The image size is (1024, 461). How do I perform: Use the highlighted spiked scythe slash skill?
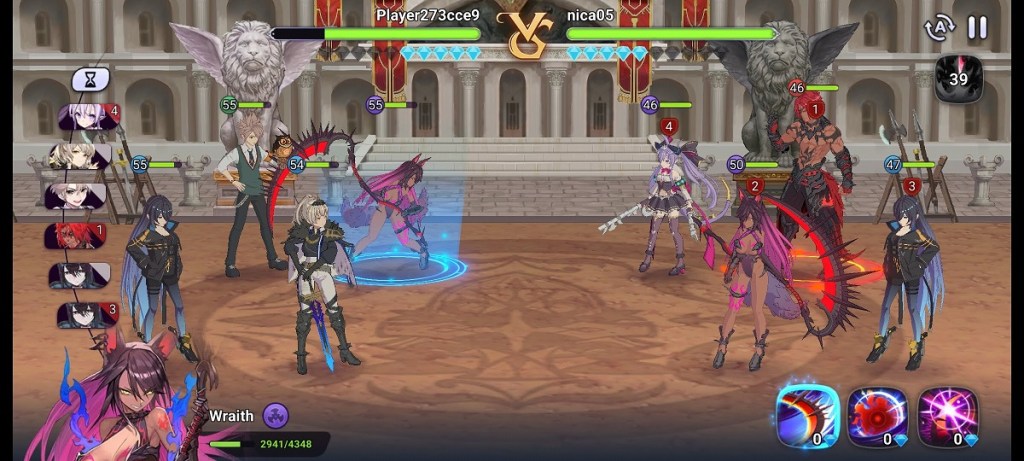click(x=807, y=416)
